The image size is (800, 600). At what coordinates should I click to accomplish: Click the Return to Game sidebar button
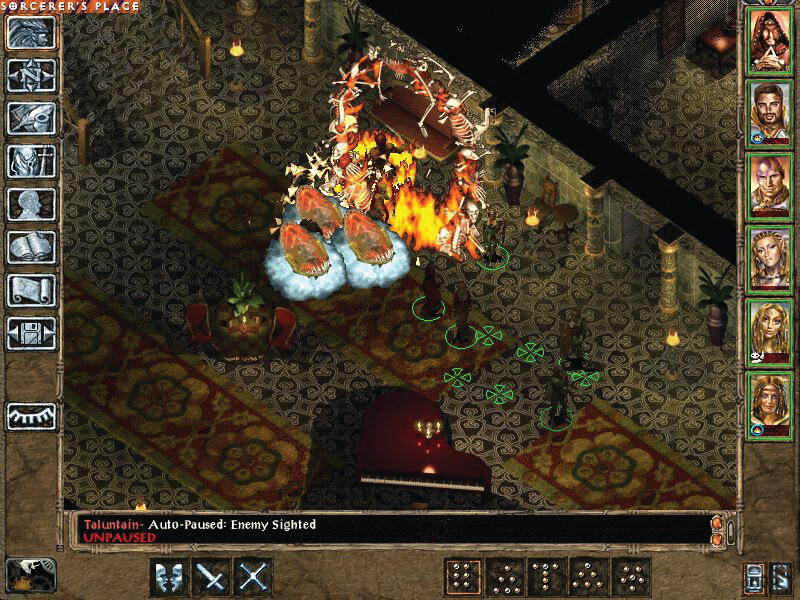point(32,34)
